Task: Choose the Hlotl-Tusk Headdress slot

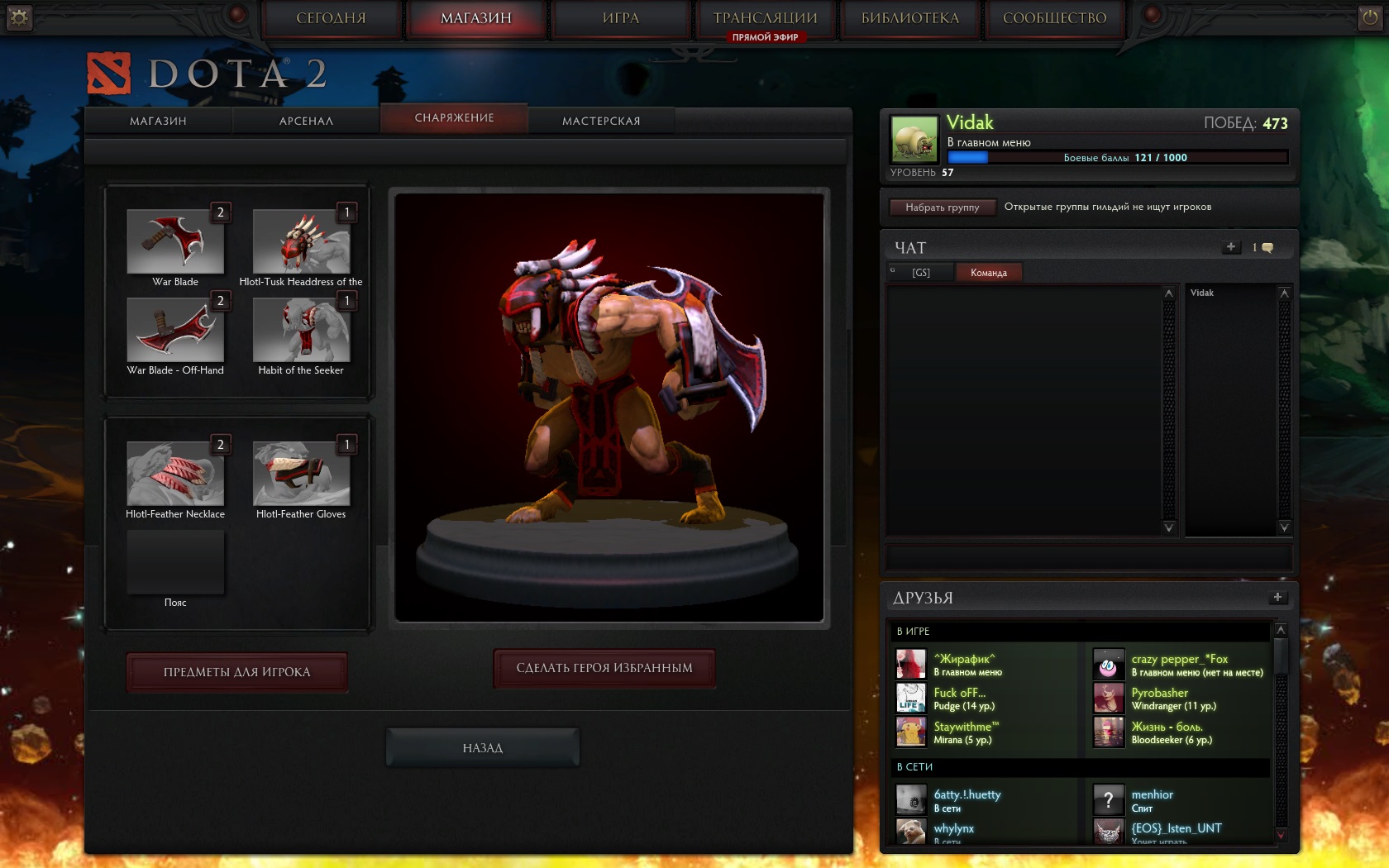Action: coord(301,241)
